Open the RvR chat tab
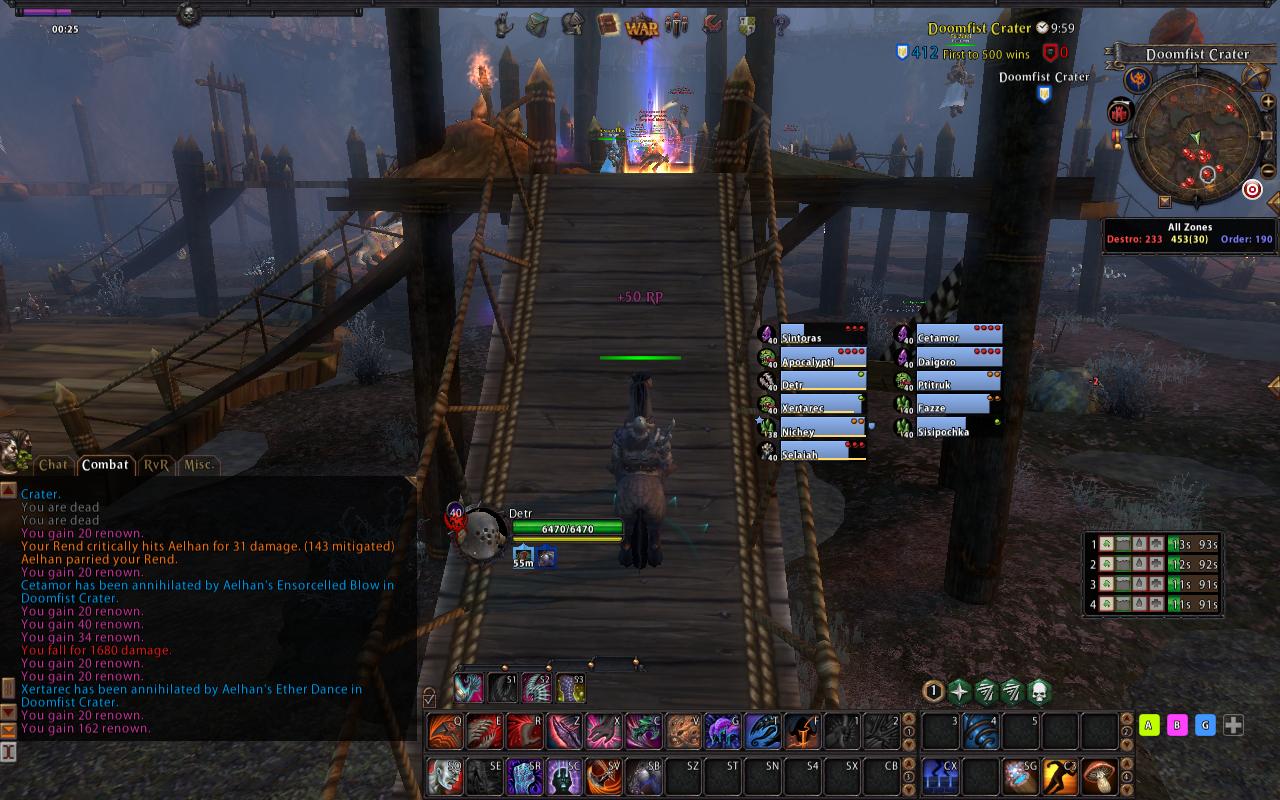Screen dimensions: 1280x800 pos(156,465)
